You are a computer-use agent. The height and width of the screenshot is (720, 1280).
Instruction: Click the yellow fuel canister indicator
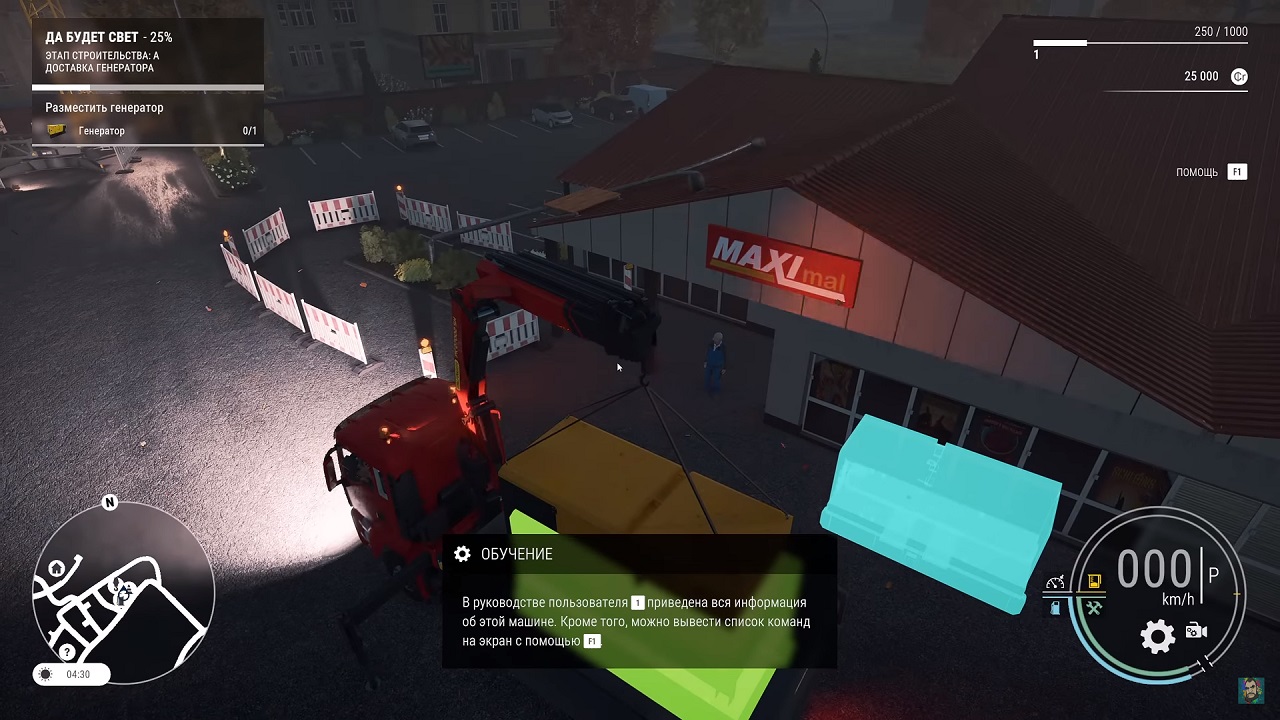click(x=1094, y=581)
